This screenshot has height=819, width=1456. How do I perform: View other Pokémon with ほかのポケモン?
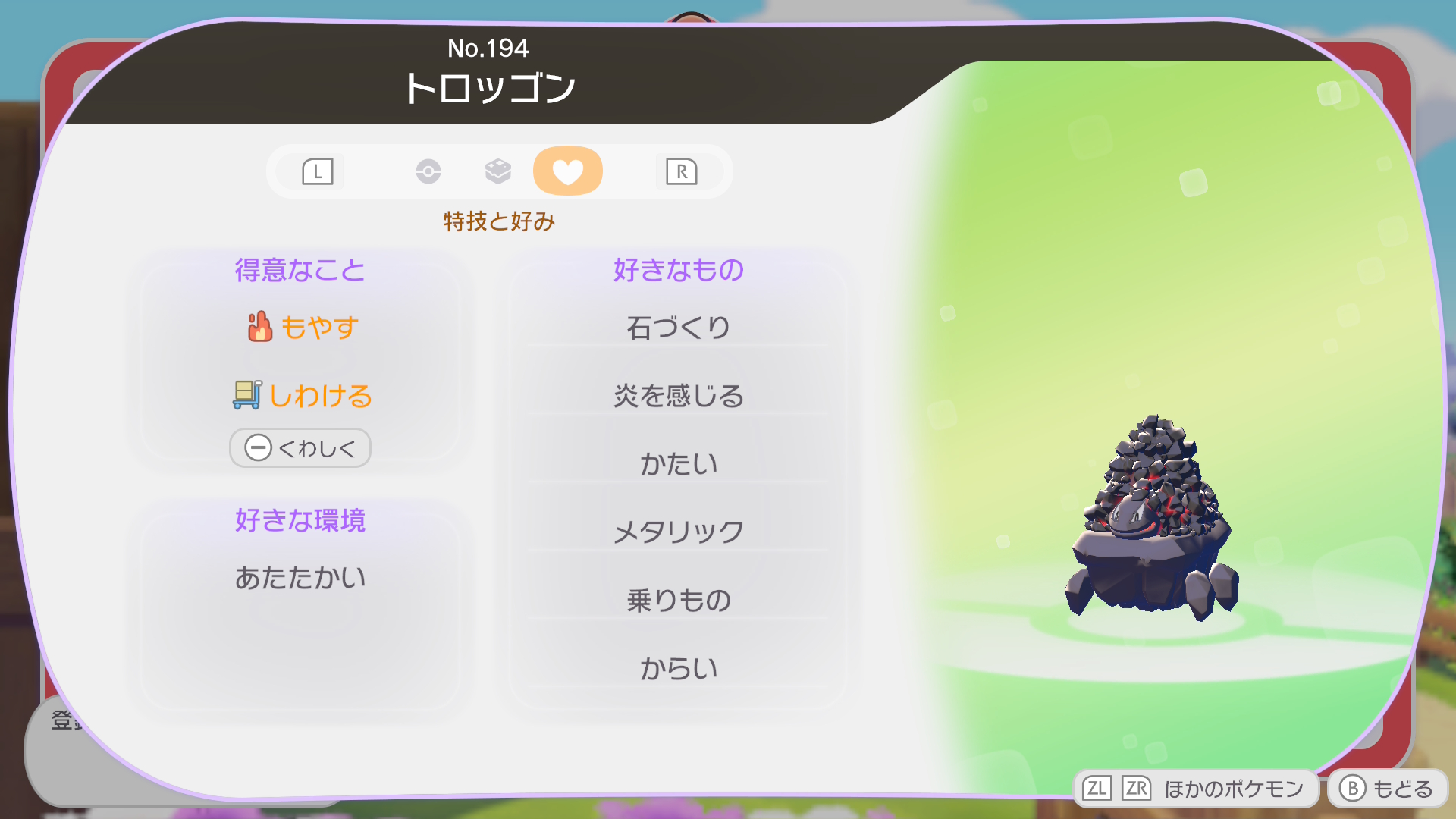(x=1197, y=789)
